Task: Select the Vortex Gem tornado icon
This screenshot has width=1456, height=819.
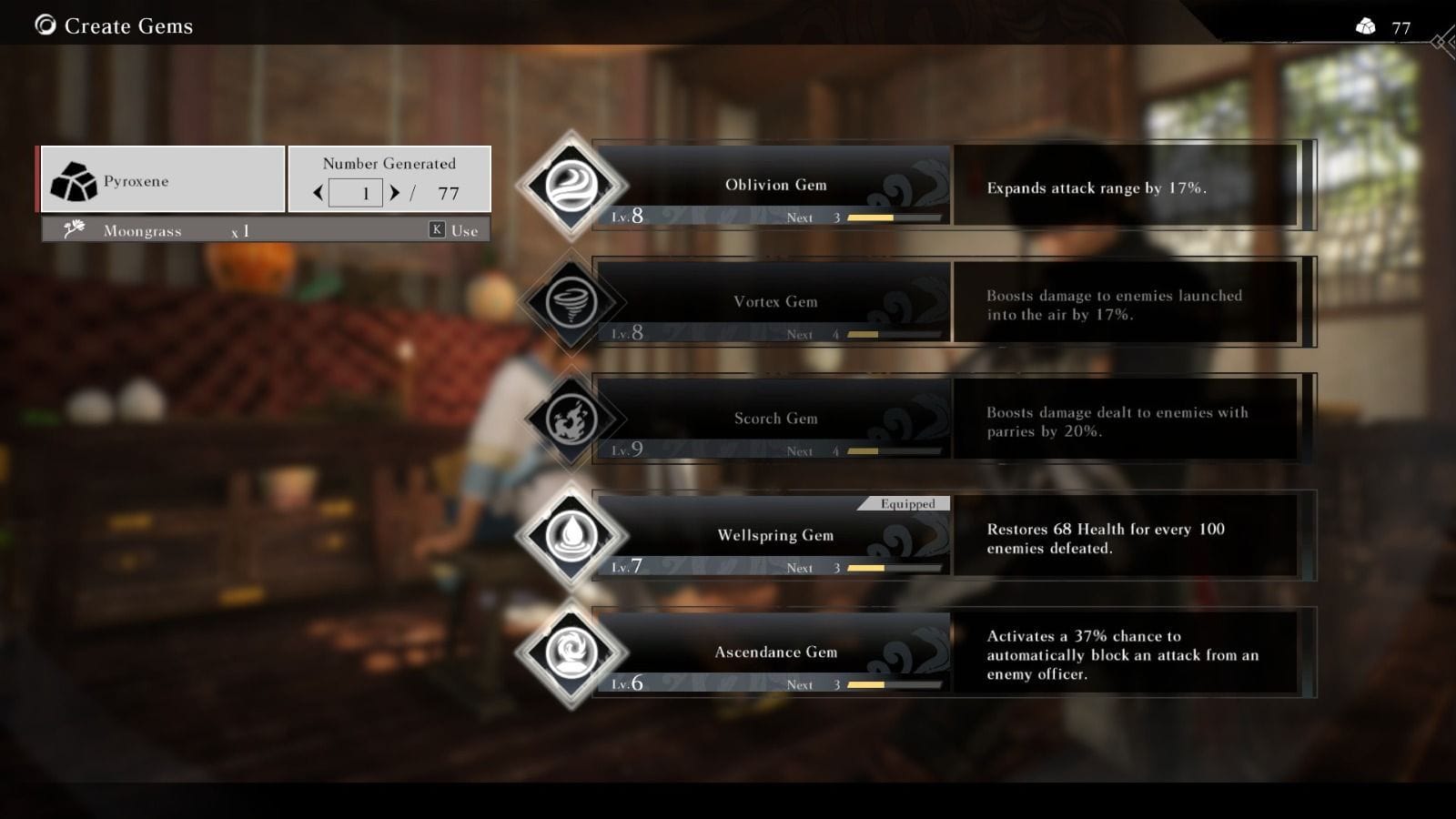Action: pyautogui.click(x=571, y=301)
